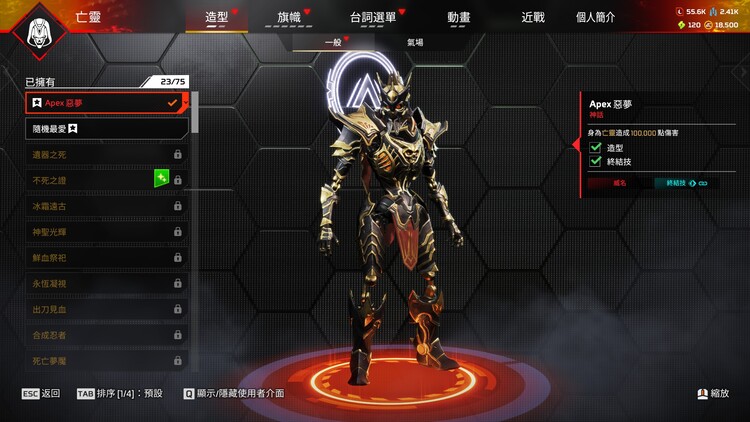Pick the 不死之證 skin row
Screen dimensions: 750x422
106,180
